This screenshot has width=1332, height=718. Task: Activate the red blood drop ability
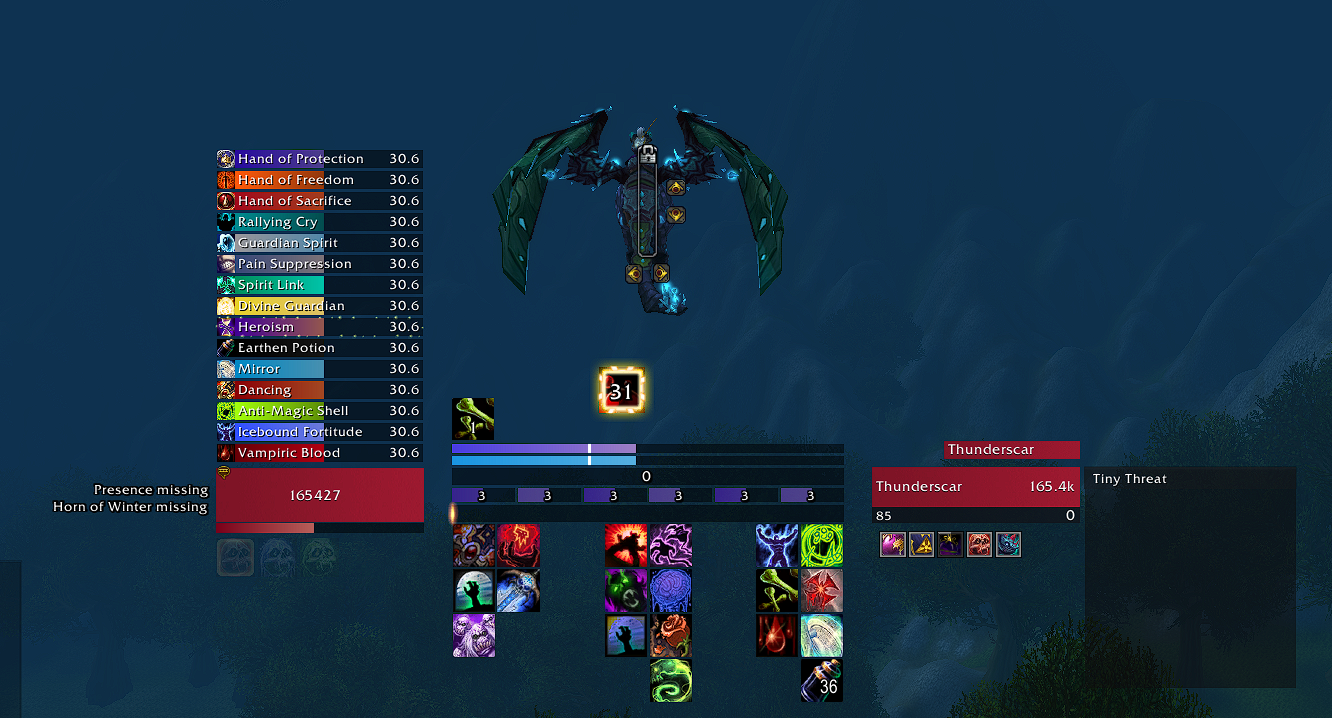(x=777, y=636)
